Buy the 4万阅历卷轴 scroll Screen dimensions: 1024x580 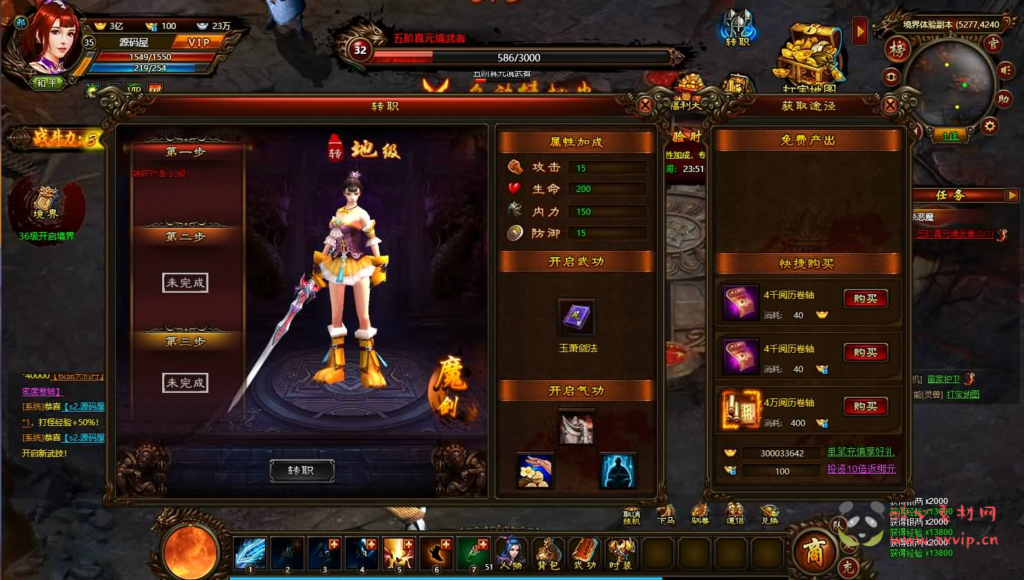tap(865, 406)
